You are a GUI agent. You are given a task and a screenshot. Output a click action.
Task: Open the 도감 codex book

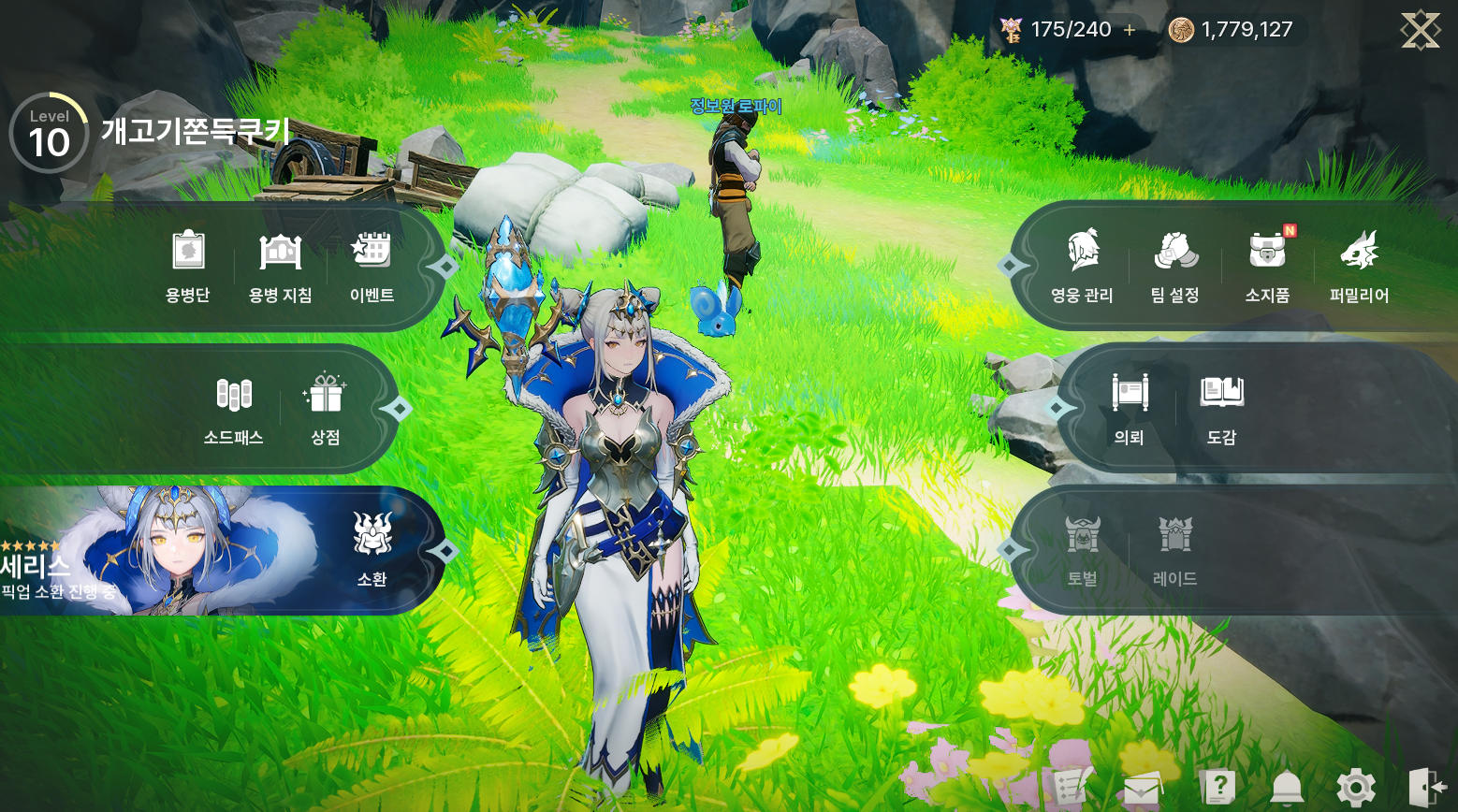[1221, 409]
